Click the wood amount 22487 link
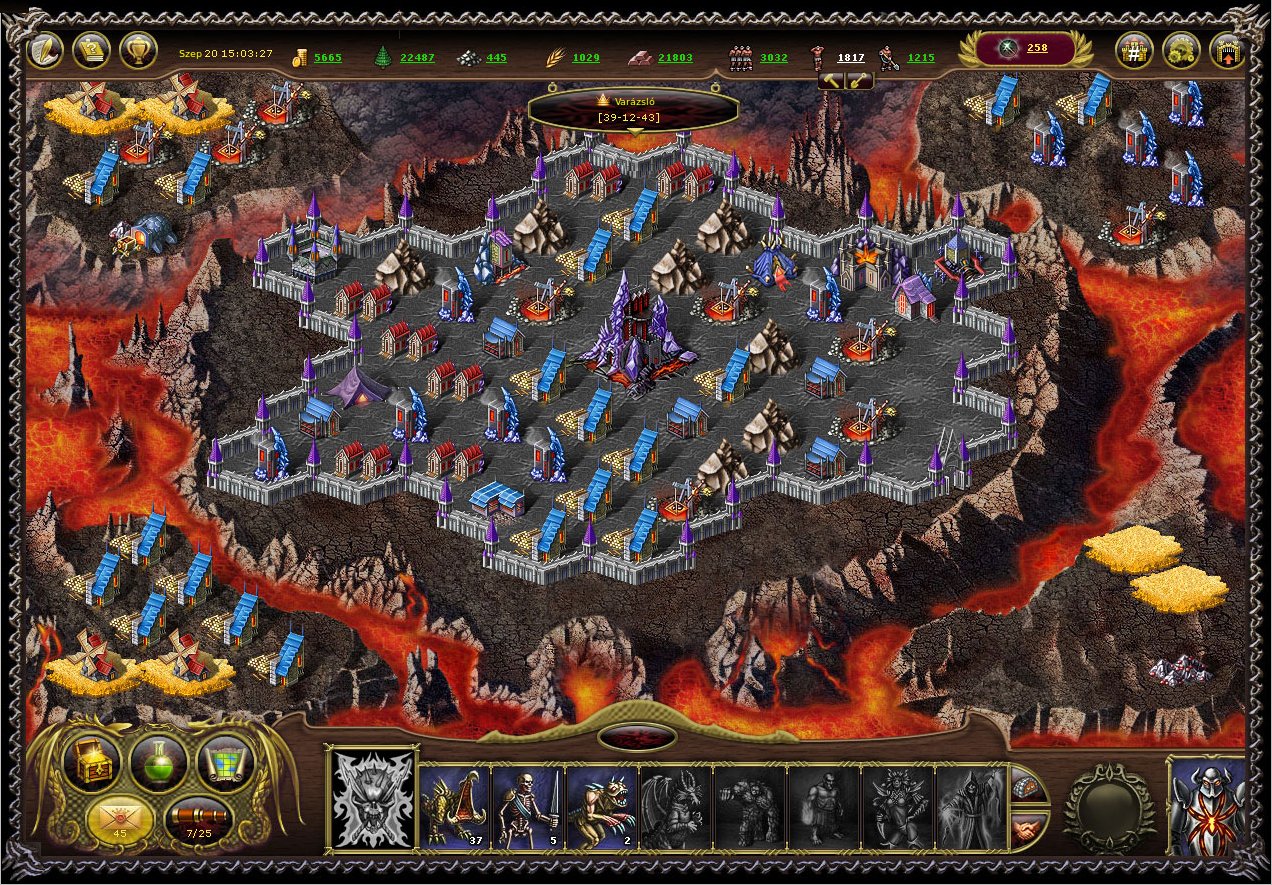The height and width of the screenshot is (885, 1272). coord(417,58)
